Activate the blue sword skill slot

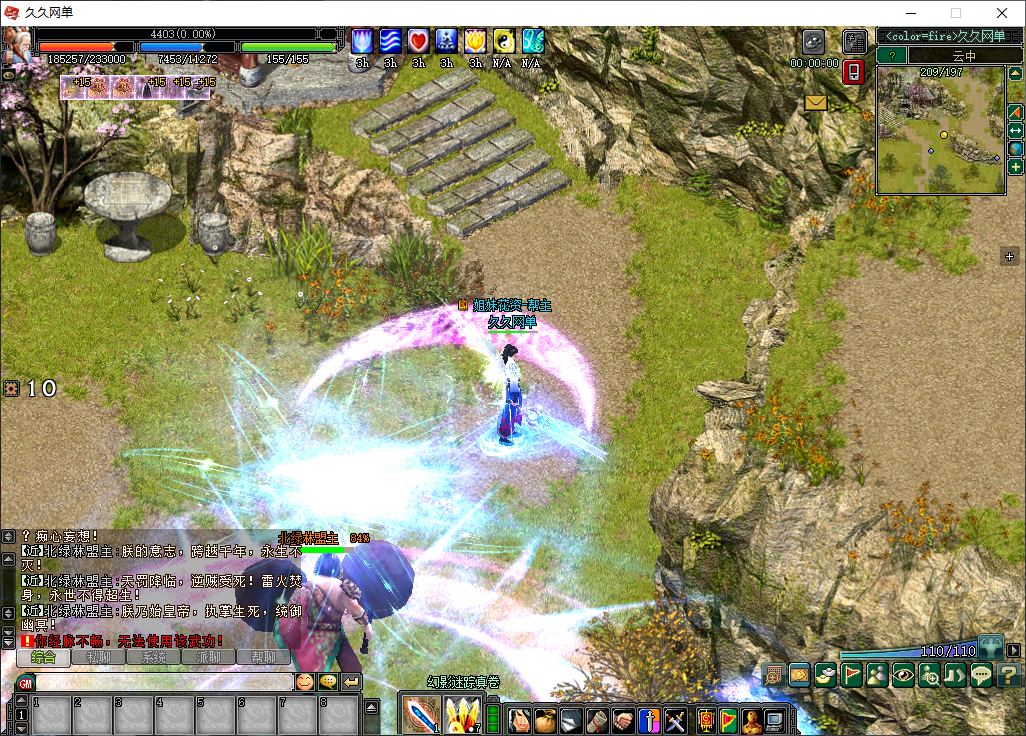[x=420, y=714]
